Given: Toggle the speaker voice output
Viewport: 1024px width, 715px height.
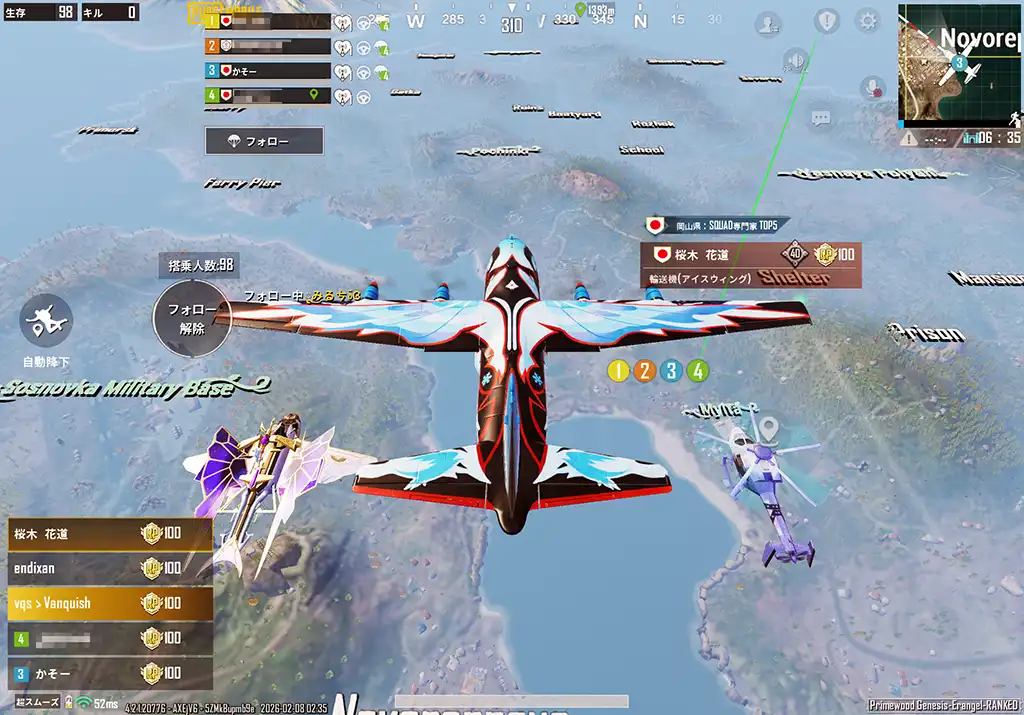Looking at the screenshot, I should [796, 61].
